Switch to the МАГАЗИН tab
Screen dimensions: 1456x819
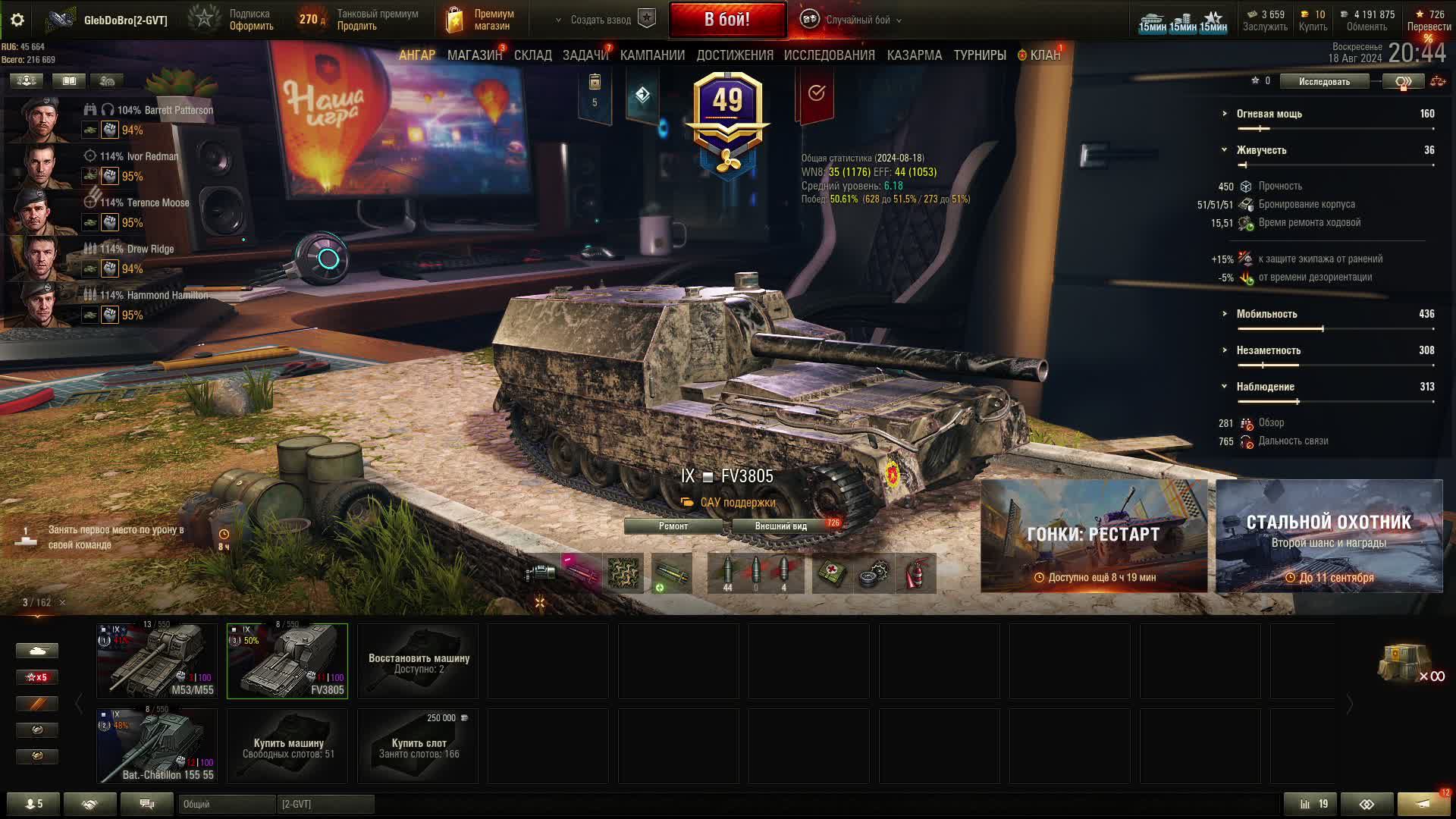tap(474, 55)
